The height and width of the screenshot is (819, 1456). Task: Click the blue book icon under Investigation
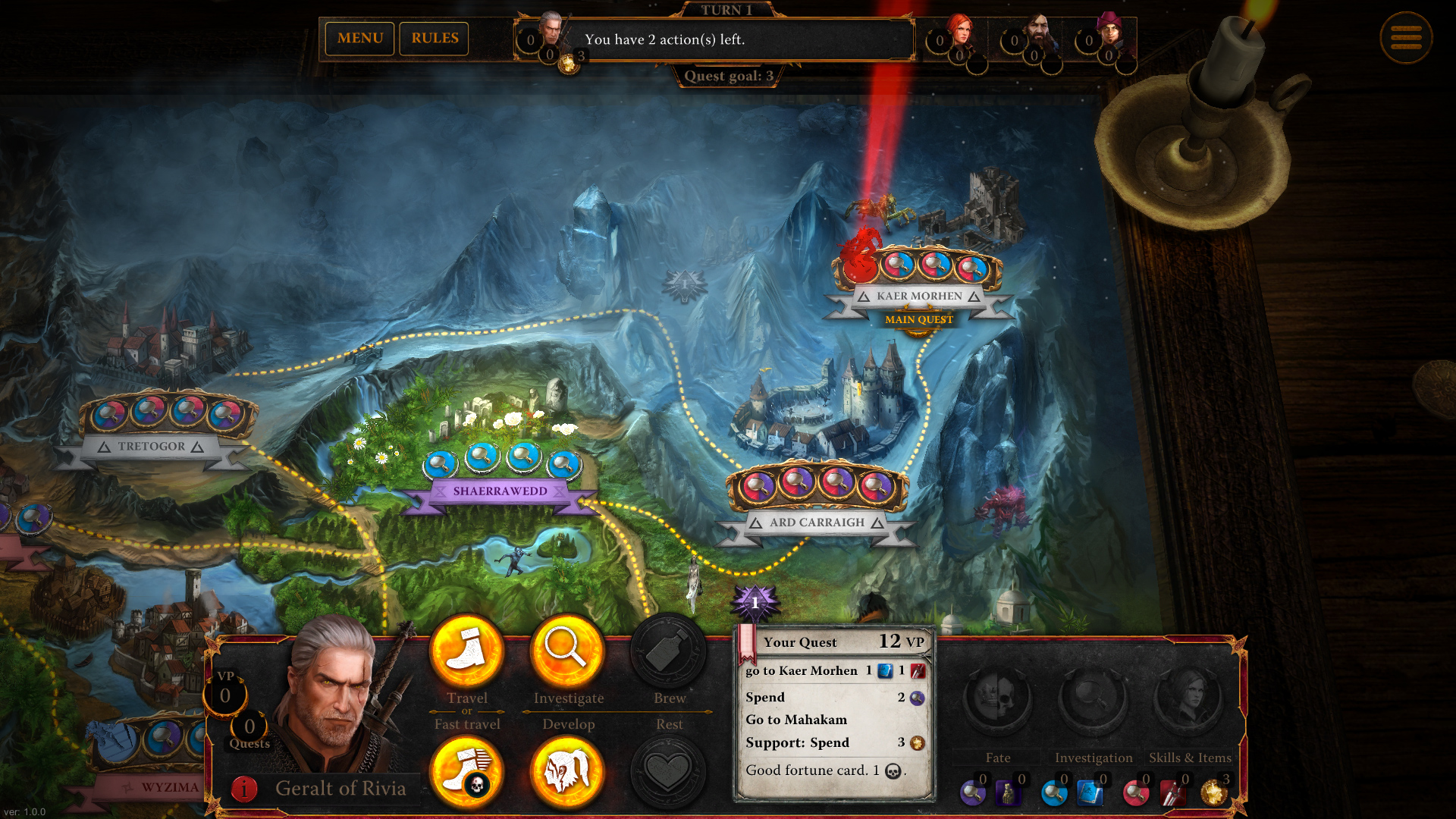click(x=1091, y=793)
